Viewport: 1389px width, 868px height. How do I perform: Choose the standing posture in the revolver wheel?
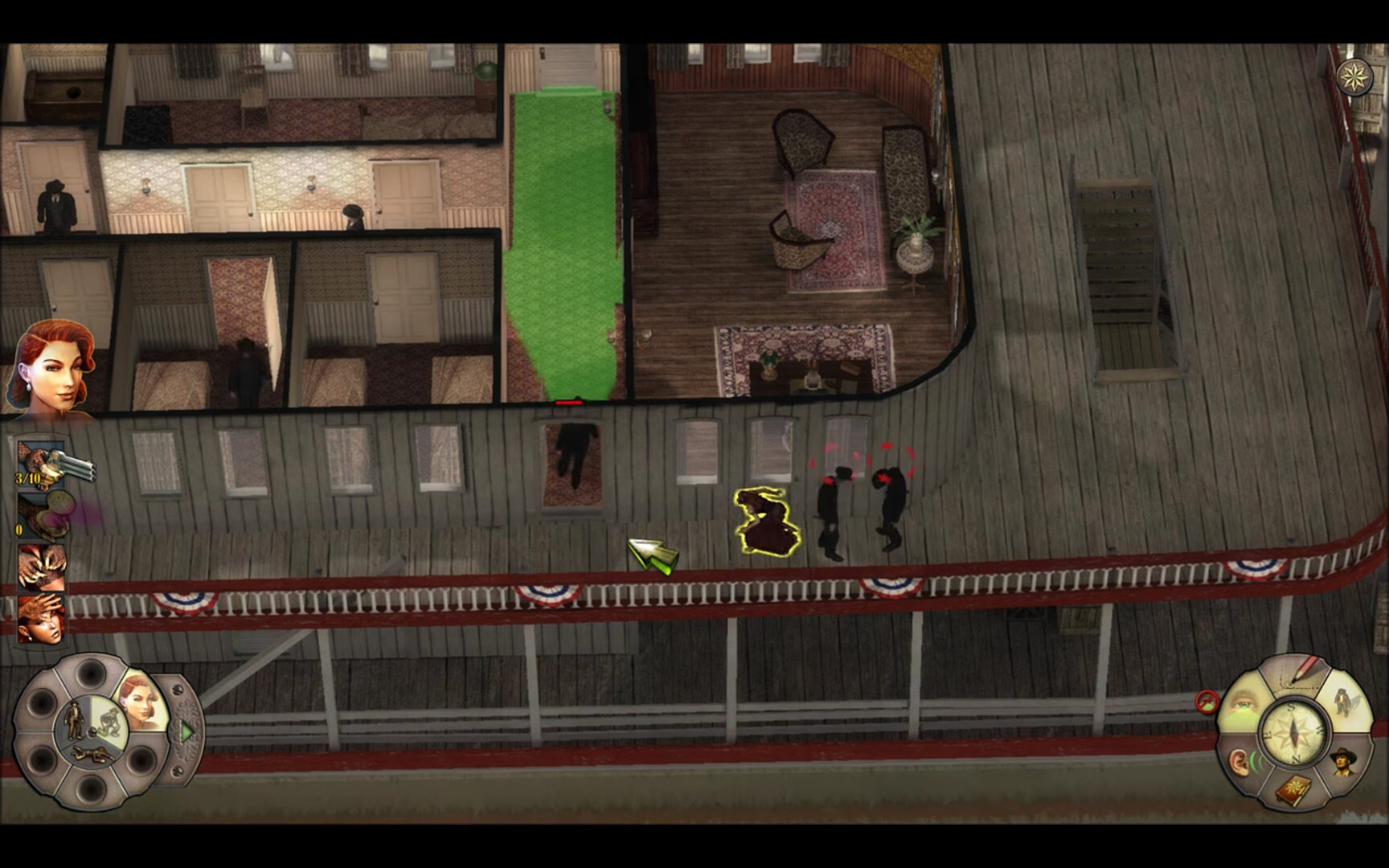pos(74,717)
